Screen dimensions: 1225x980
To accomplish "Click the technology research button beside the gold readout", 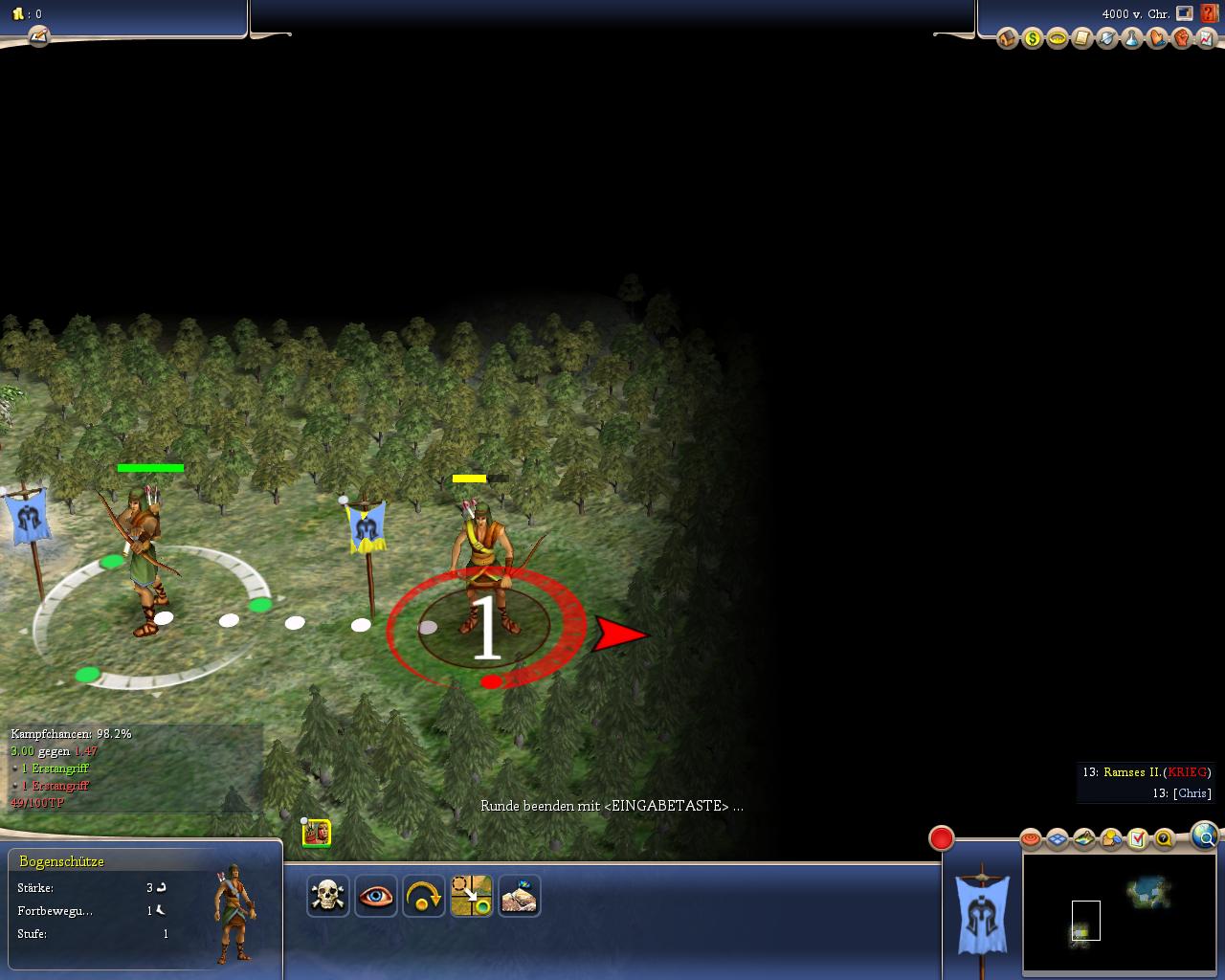I will pos(38,36).
